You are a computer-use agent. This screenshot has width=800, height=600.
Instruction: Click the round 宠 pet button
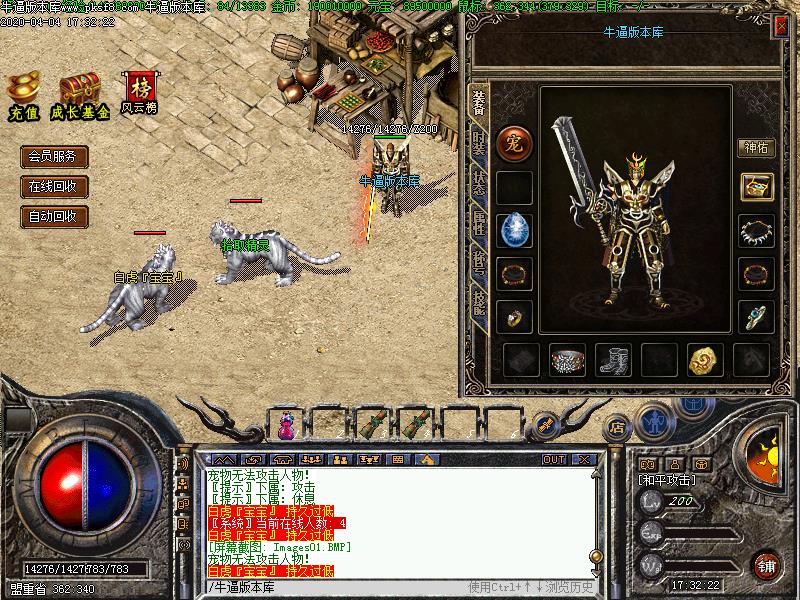click(x=515, y=142)
